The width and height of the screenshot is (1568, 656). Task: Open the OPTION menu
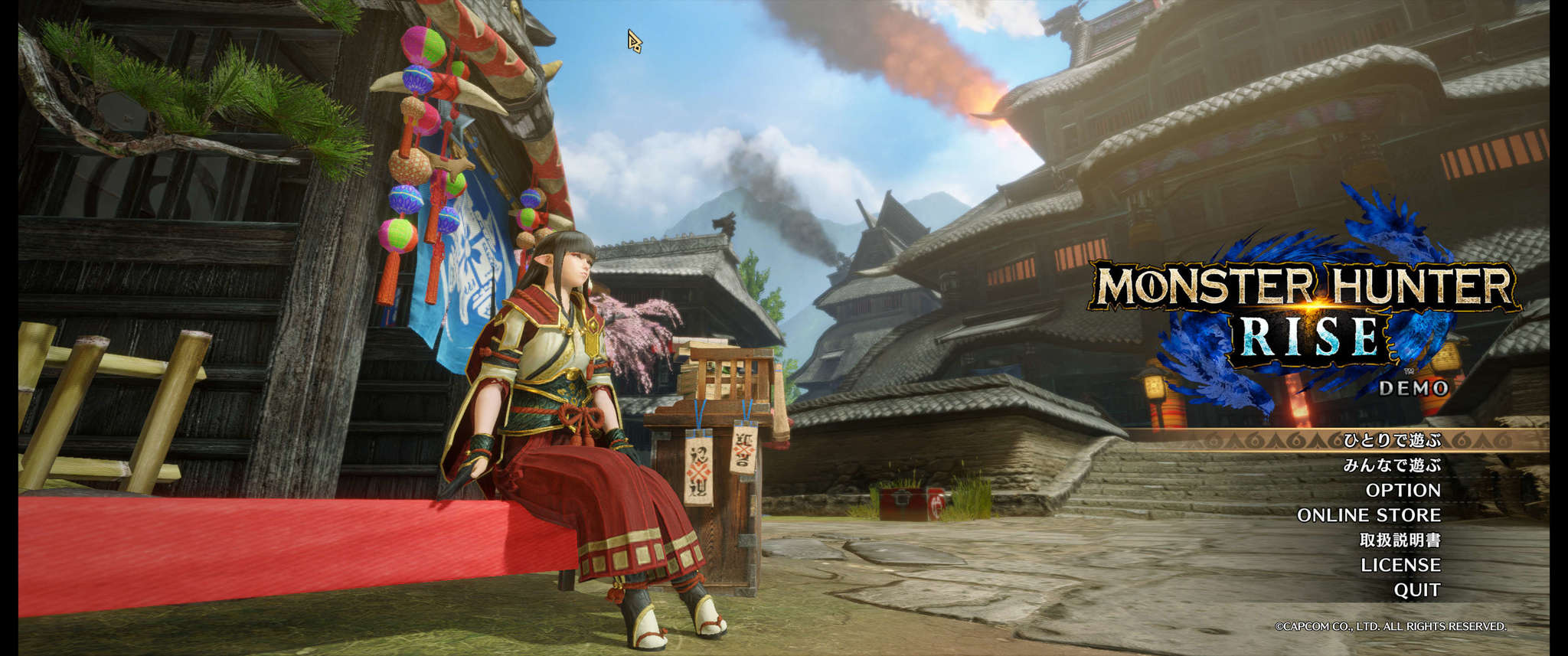1403,490
